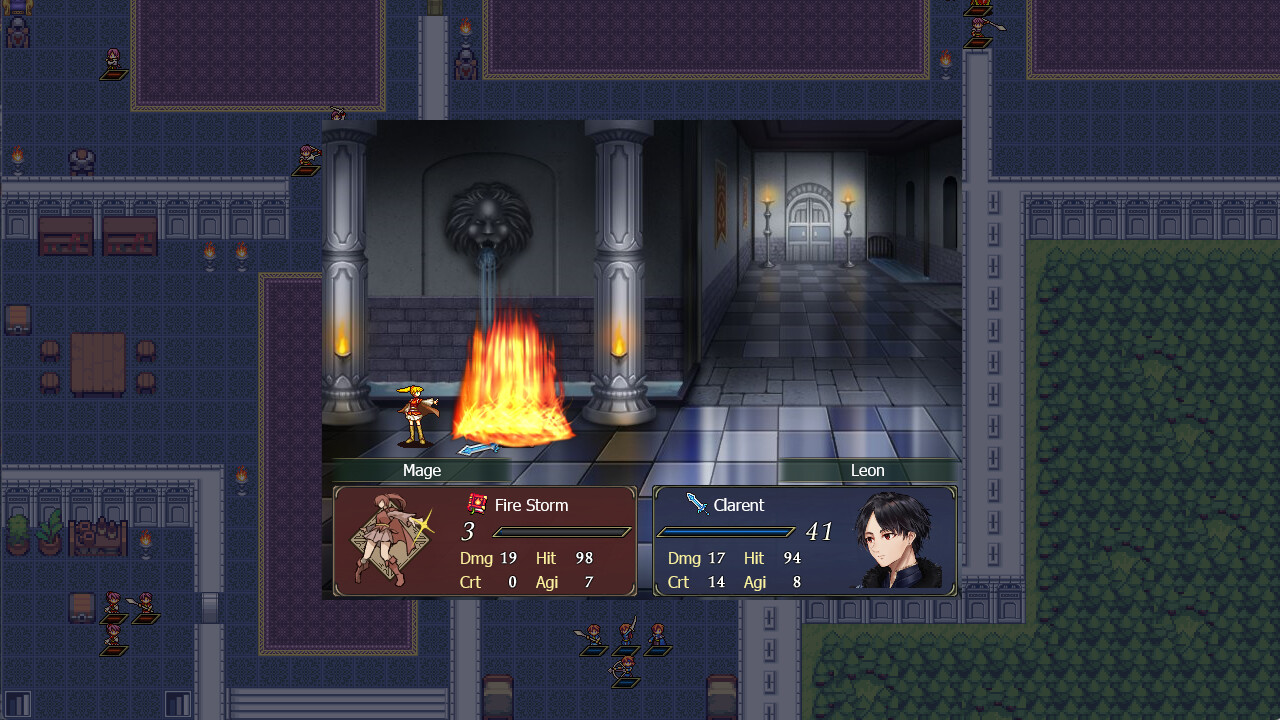
Task: Click the Mage battle sprite beside the fire
Action: (x=415, y=410)
